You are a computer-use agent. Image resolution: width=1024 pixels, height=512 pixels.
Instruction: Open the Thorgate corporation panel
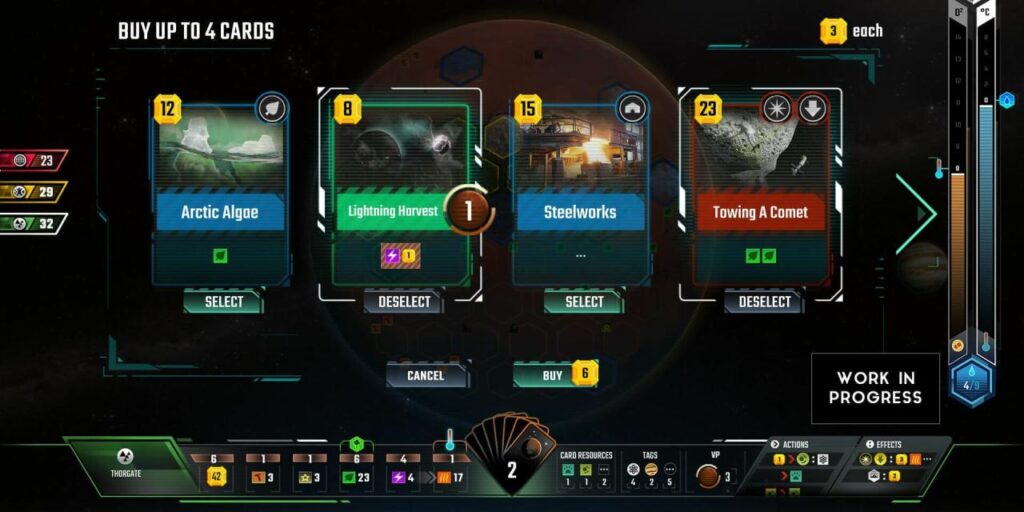tap(127, 464)
